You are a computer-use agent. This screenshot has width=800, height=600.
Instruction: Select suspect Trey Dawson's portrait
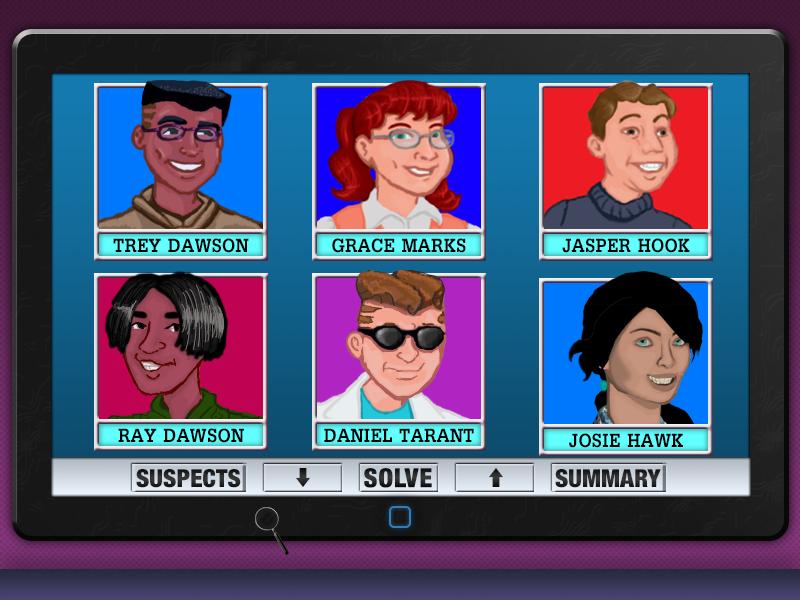181,157
